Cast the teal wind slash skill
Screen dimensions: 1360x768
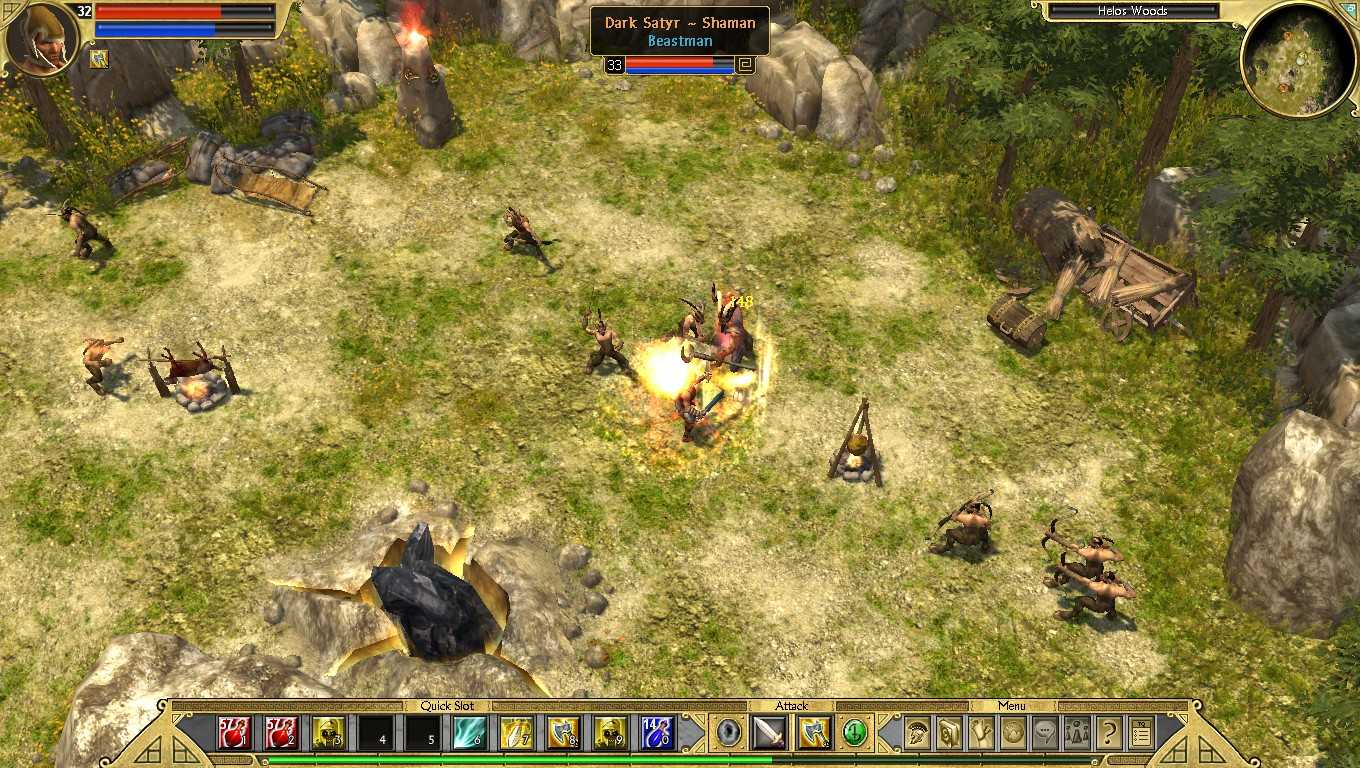point(470,733)
